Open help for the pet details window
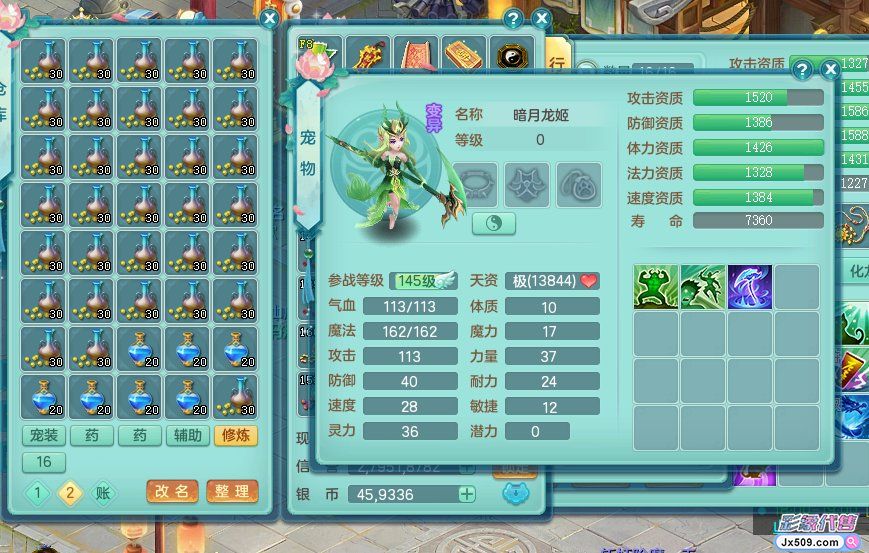This screenshot has width=869, height=553. [802, 69]
